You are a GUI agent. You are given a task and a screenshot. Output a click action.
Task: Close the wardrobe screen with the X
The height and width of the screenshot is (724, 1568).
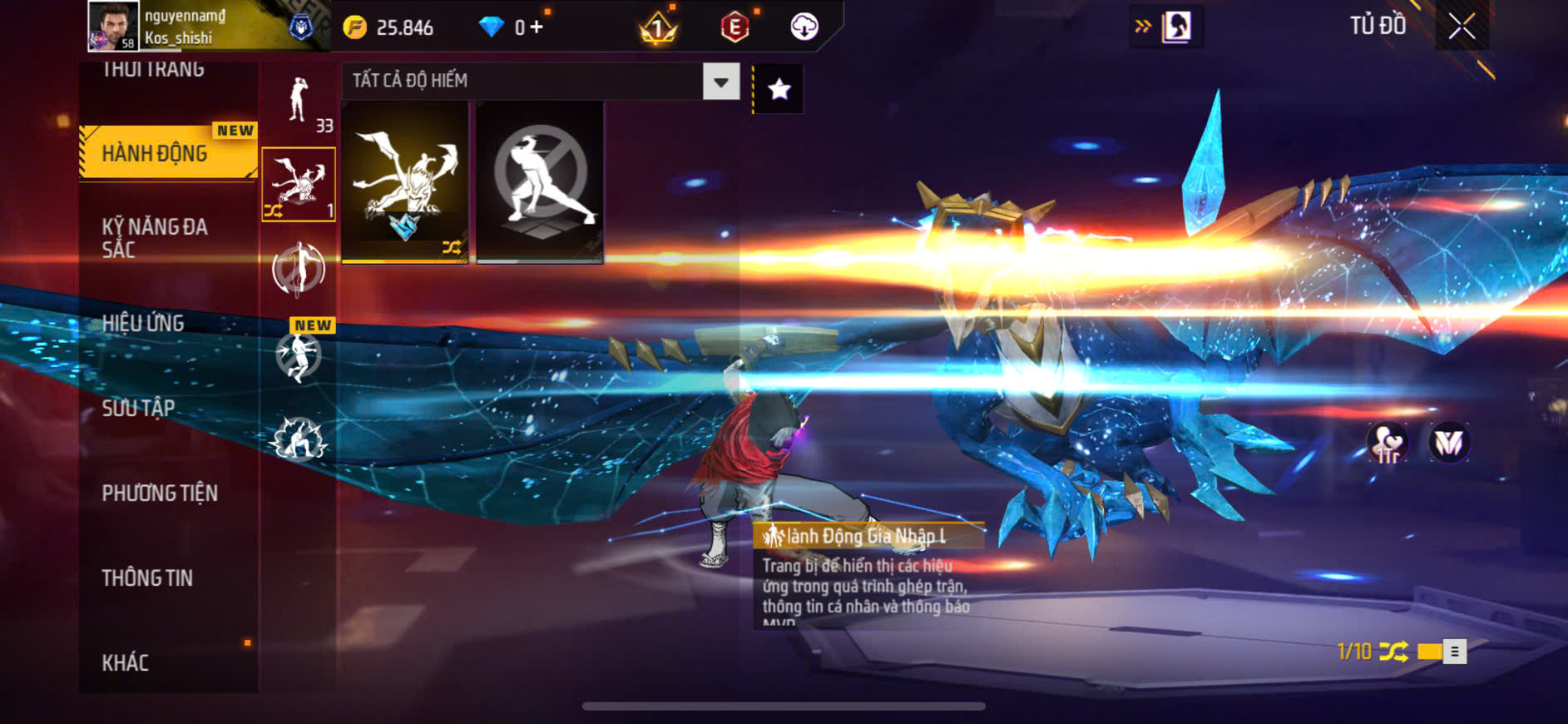[1462, 27]
